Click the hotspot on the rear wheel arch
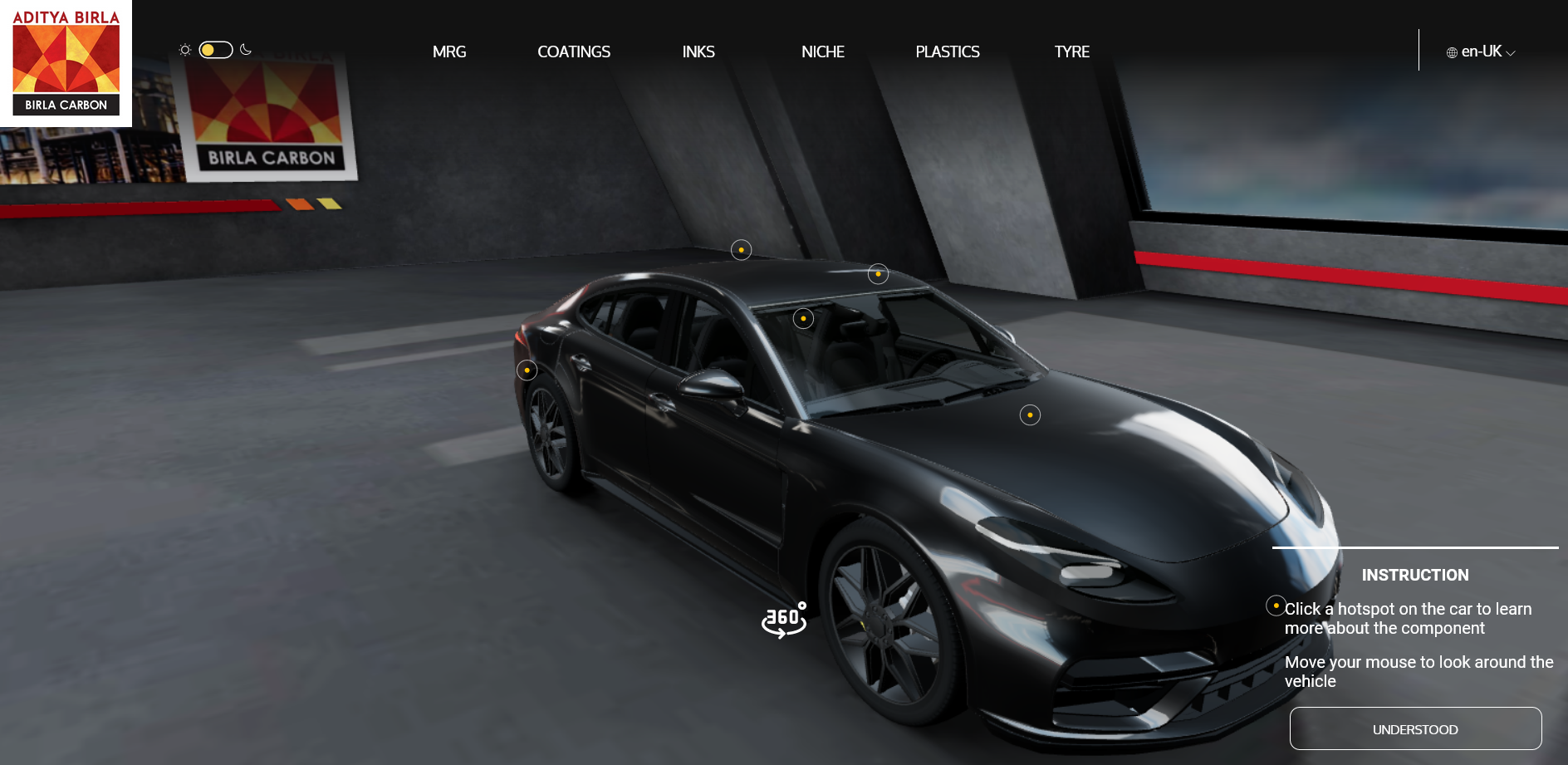 coord(527,370)
